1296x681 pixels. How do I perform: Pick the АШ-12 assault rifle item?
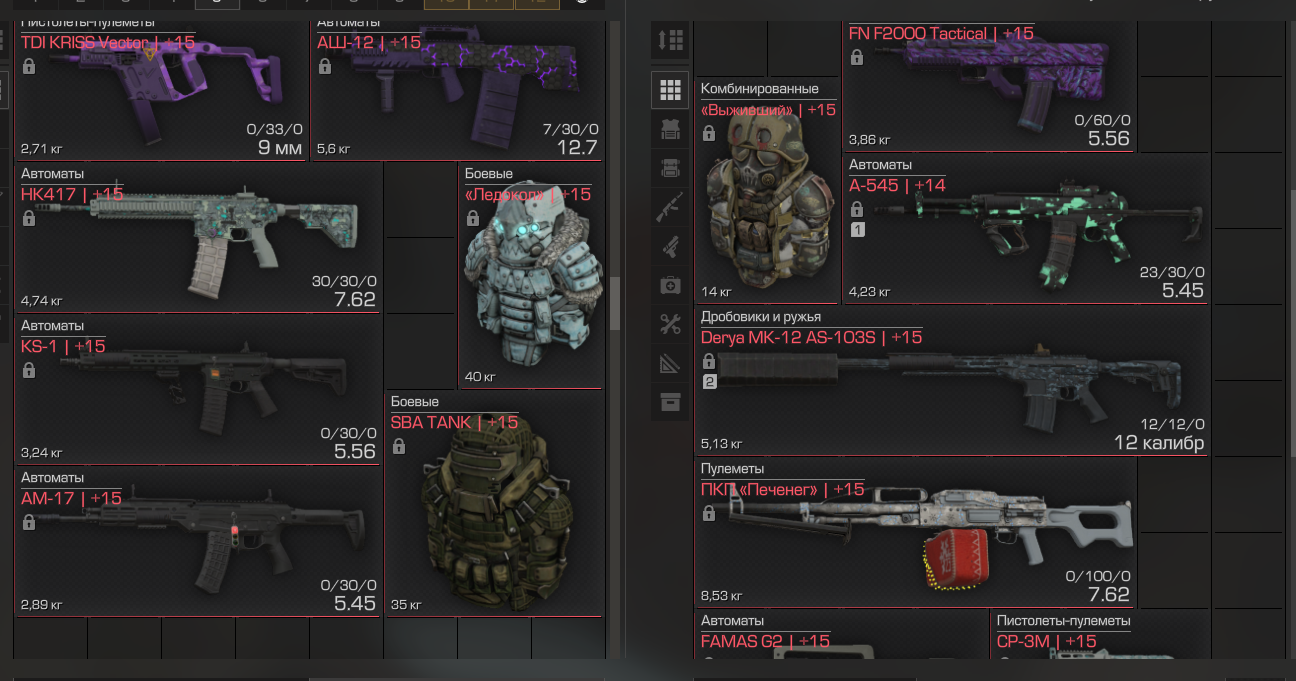(458, 85)
